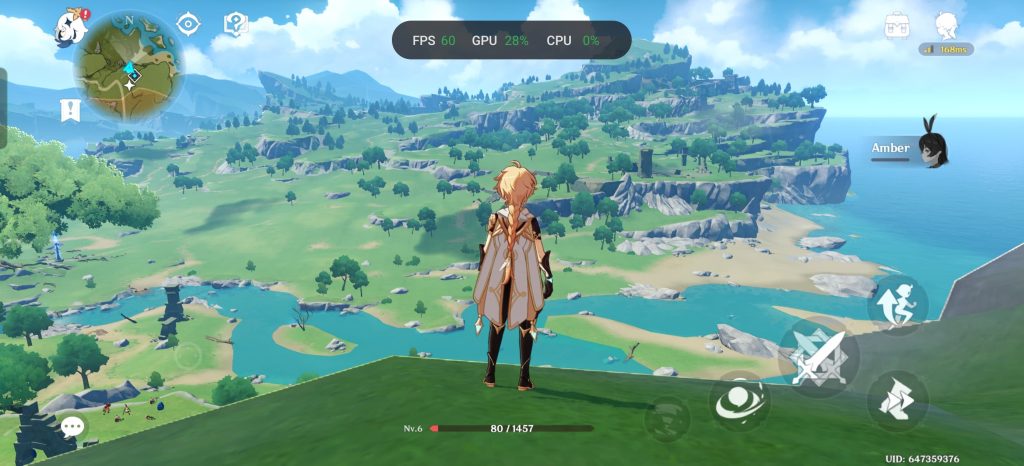Open the character profile icon
The height and width of the screenshot is (466, 1024).
[x=946, y=26]
